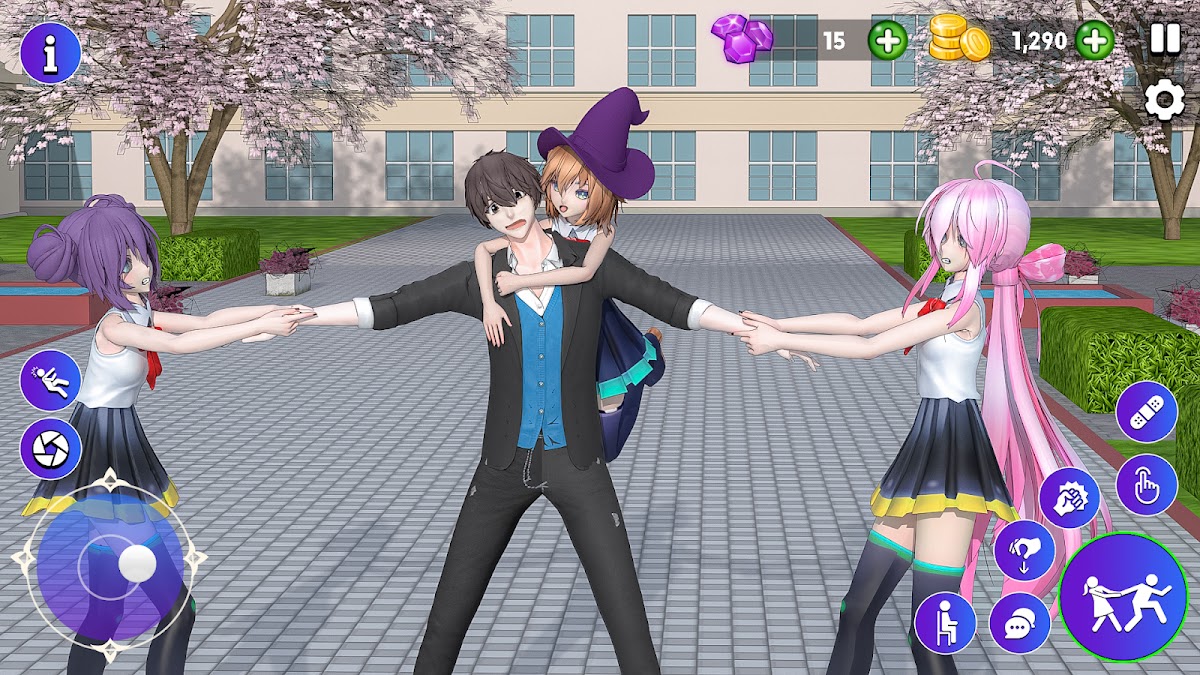Click the virtual joystick knob
Image resolution: width=1200 pixels, height=675 pixels.
coord(136,564)
